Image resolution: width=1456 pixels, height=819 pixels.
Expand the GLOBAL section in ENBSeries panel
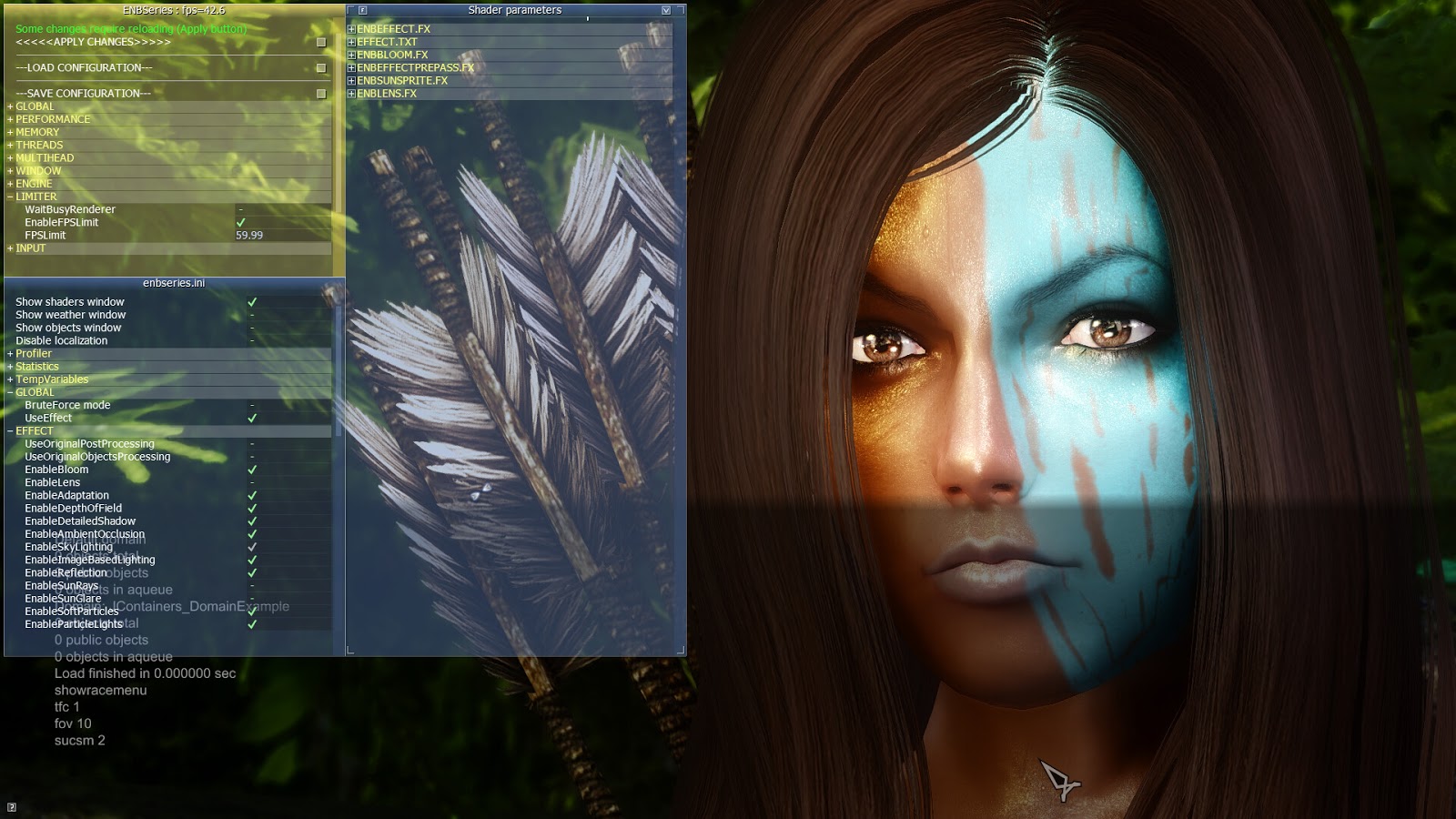(9, 106)
